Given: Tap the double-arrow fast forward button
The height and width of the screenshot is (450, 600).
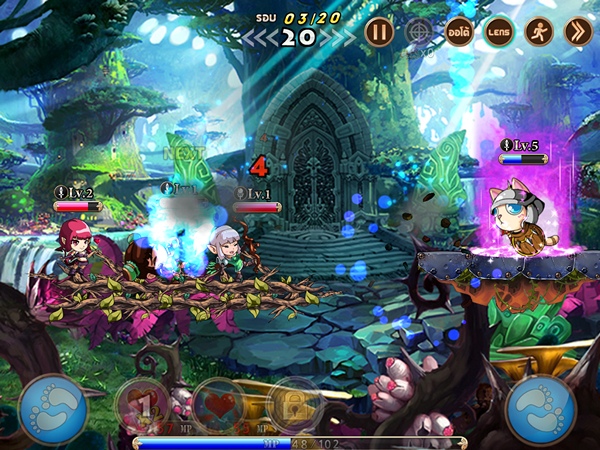Looking at the screenshot, I should pos(578,31).
